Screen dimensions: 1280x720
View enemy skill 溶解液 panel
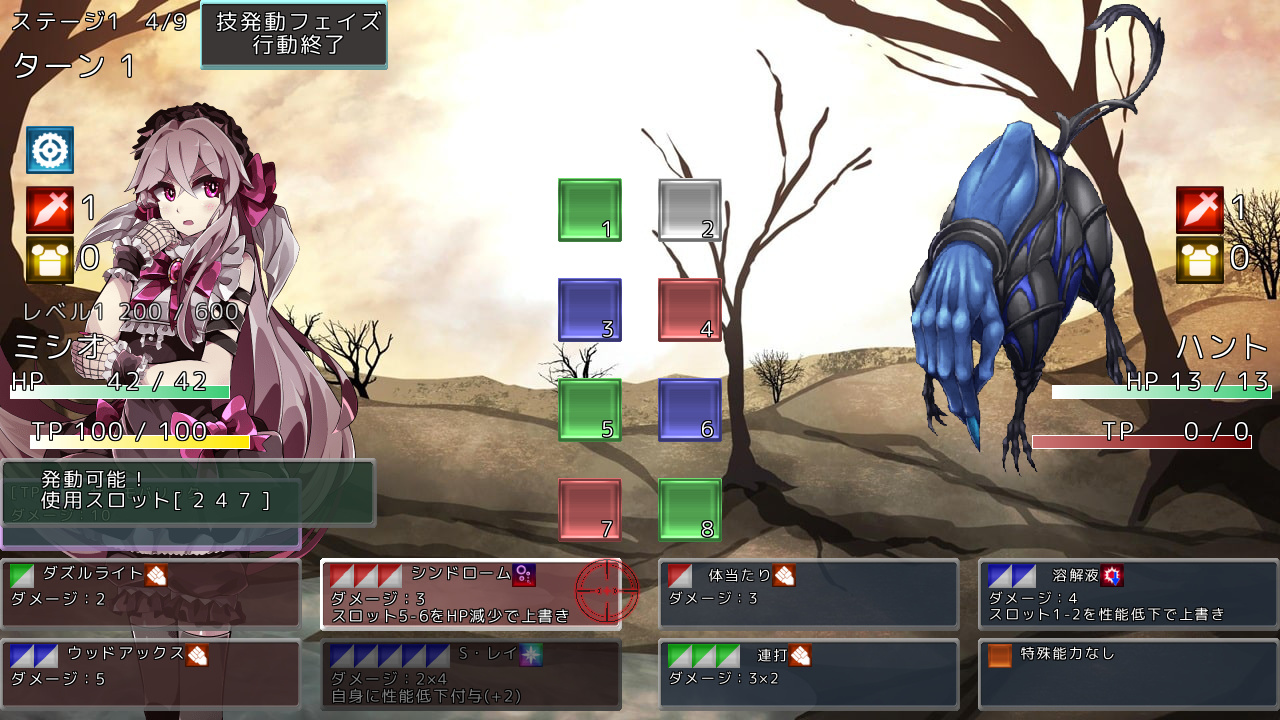(1128, 594)
